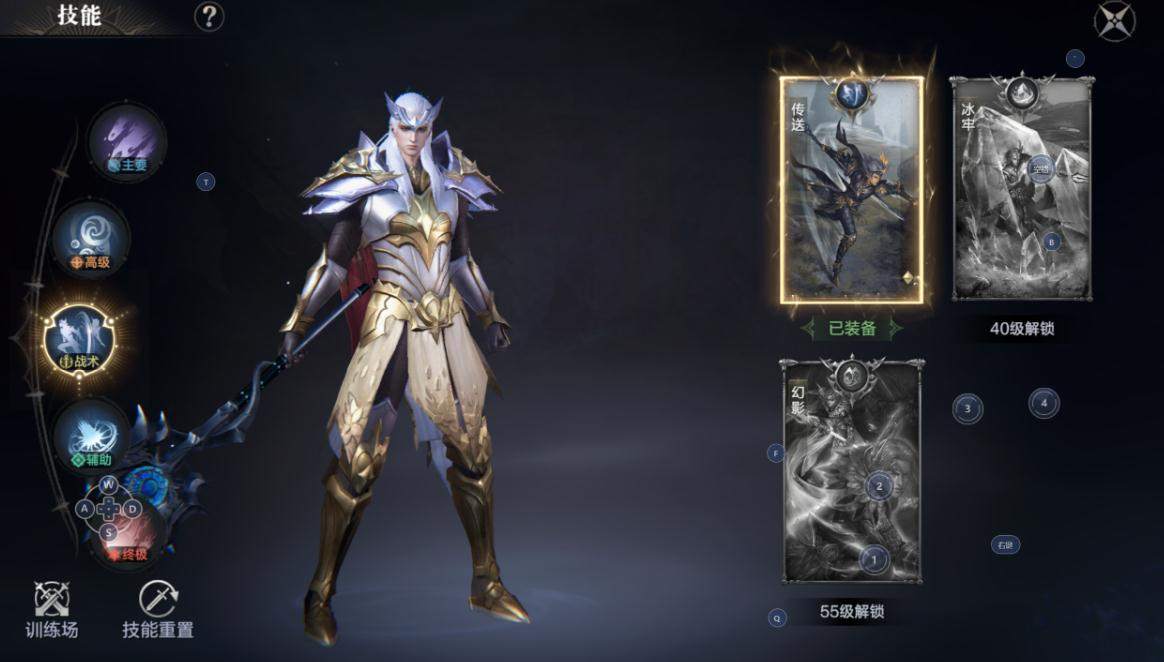The height and width of the screenshot is (662, 1164).
Task: Select the locked 幻影 skill card
Action: (852, 472)
